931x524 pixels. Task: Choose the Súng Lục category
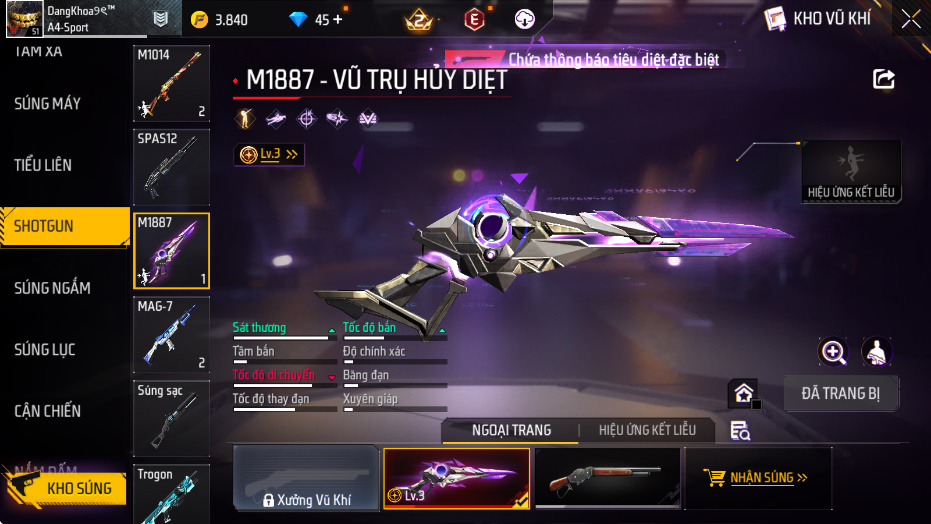coord(45,350)
